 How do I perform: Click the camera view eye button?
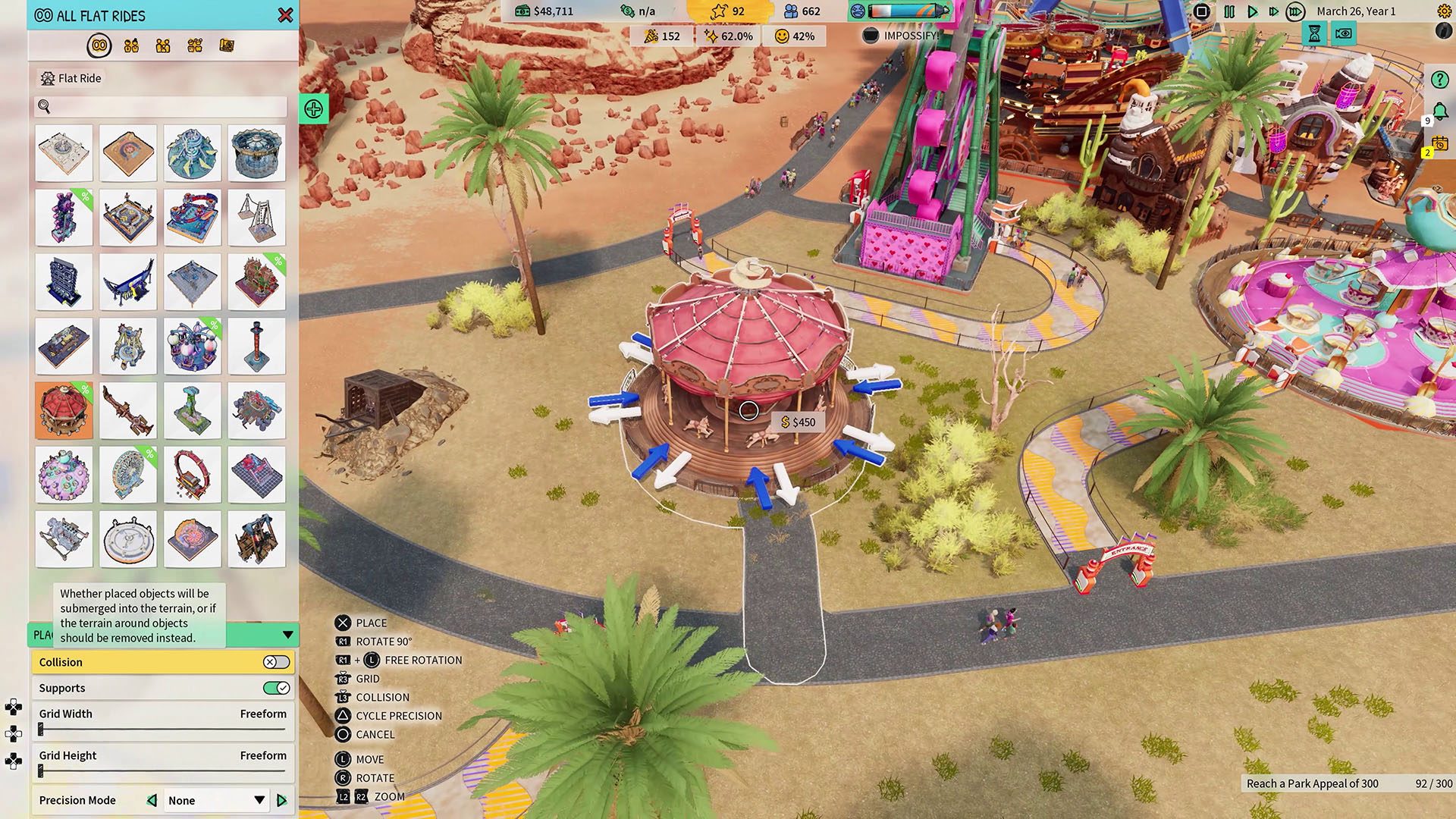coord(1343,33)
